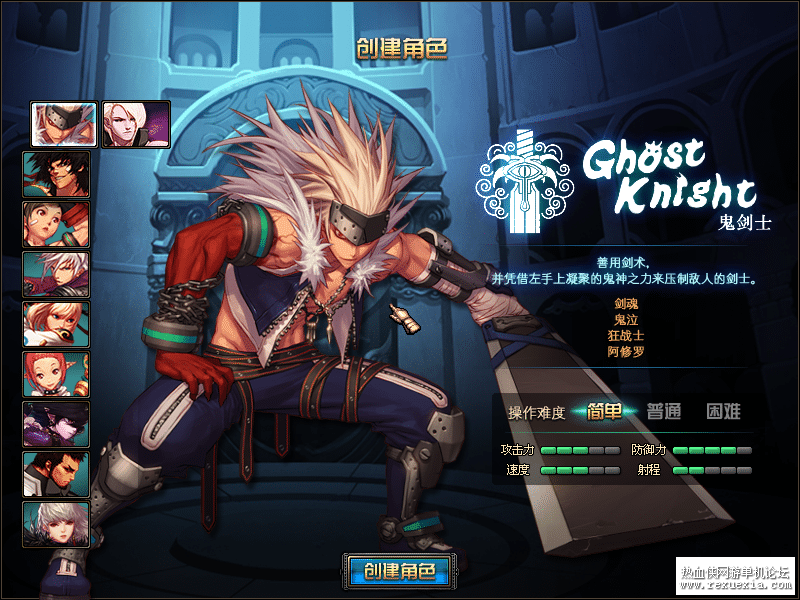Choose the white-haired male gunner portrait
The height and width of the screenshot is (600, 800).
coord(57,273)
